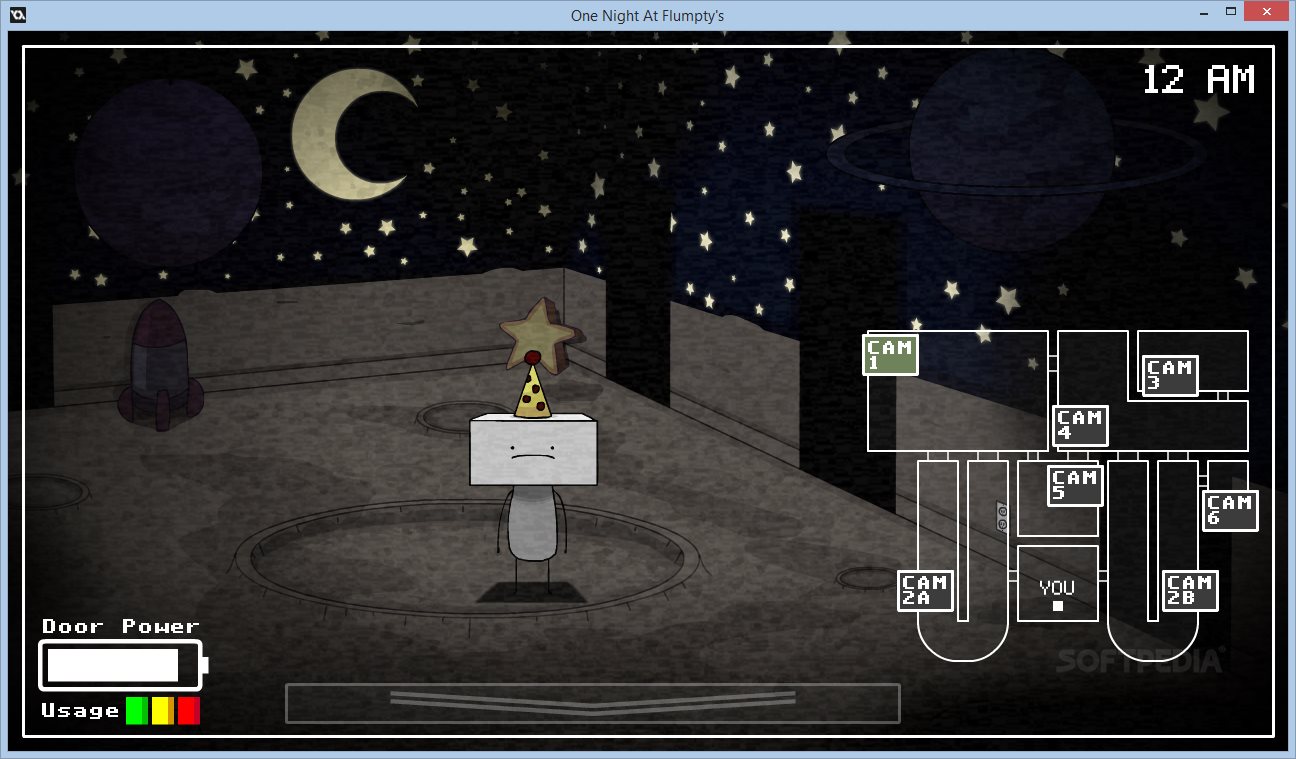1296x759 pixels.
Task: Select CAM 3 on the map
Action: [1170, 376]
